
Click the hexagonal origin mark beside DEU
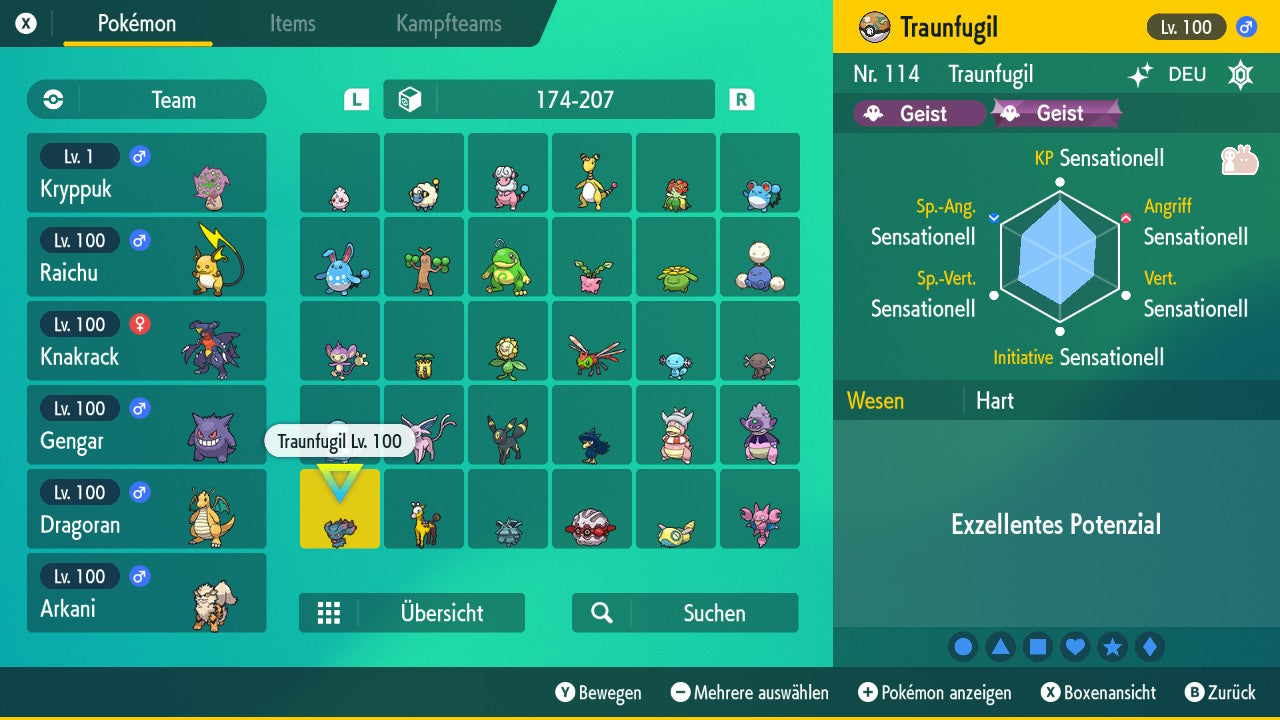click(1240, 74)
